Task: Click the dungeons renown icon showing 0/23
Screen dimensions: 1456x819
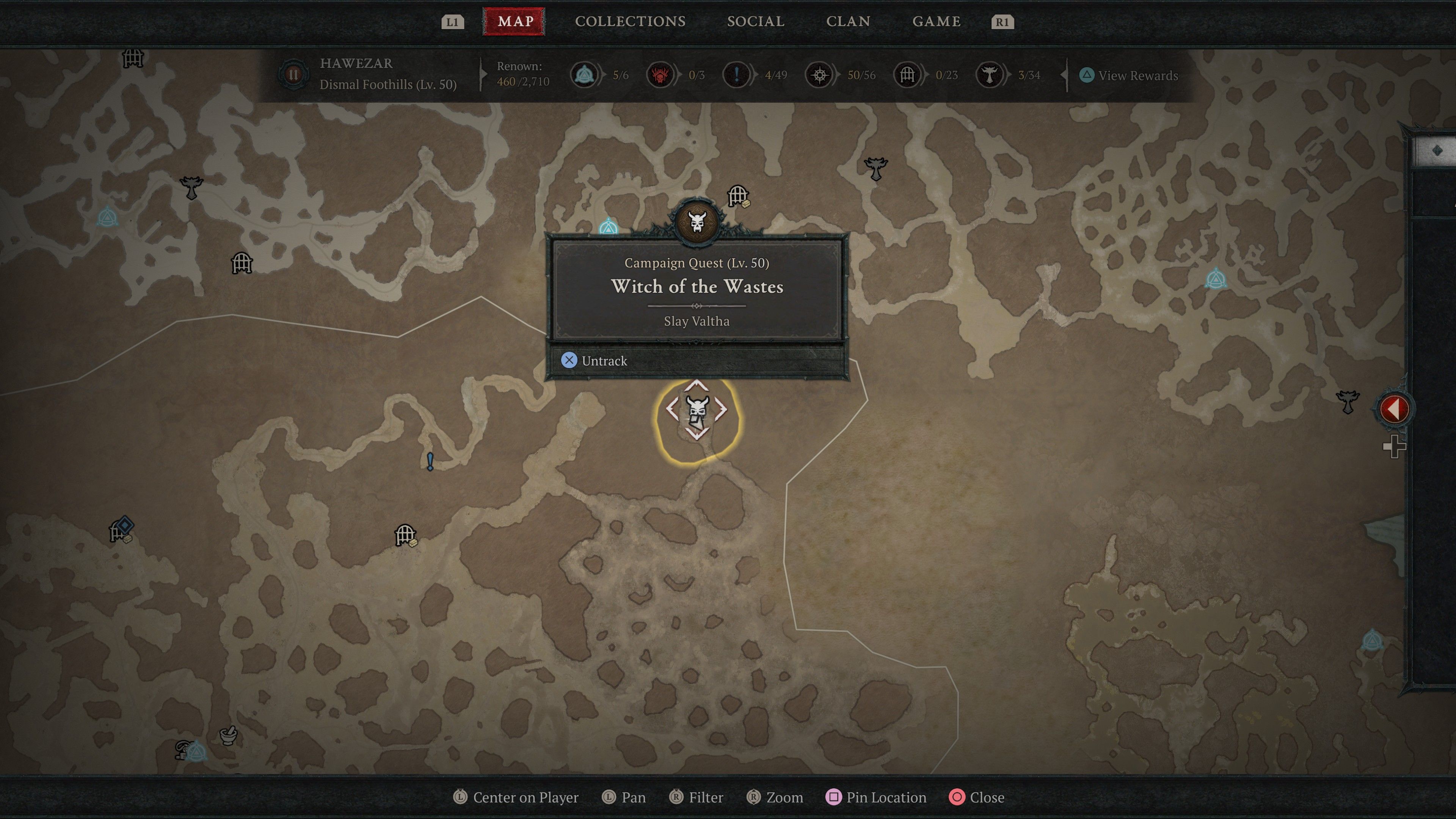Action: (907, 74)
